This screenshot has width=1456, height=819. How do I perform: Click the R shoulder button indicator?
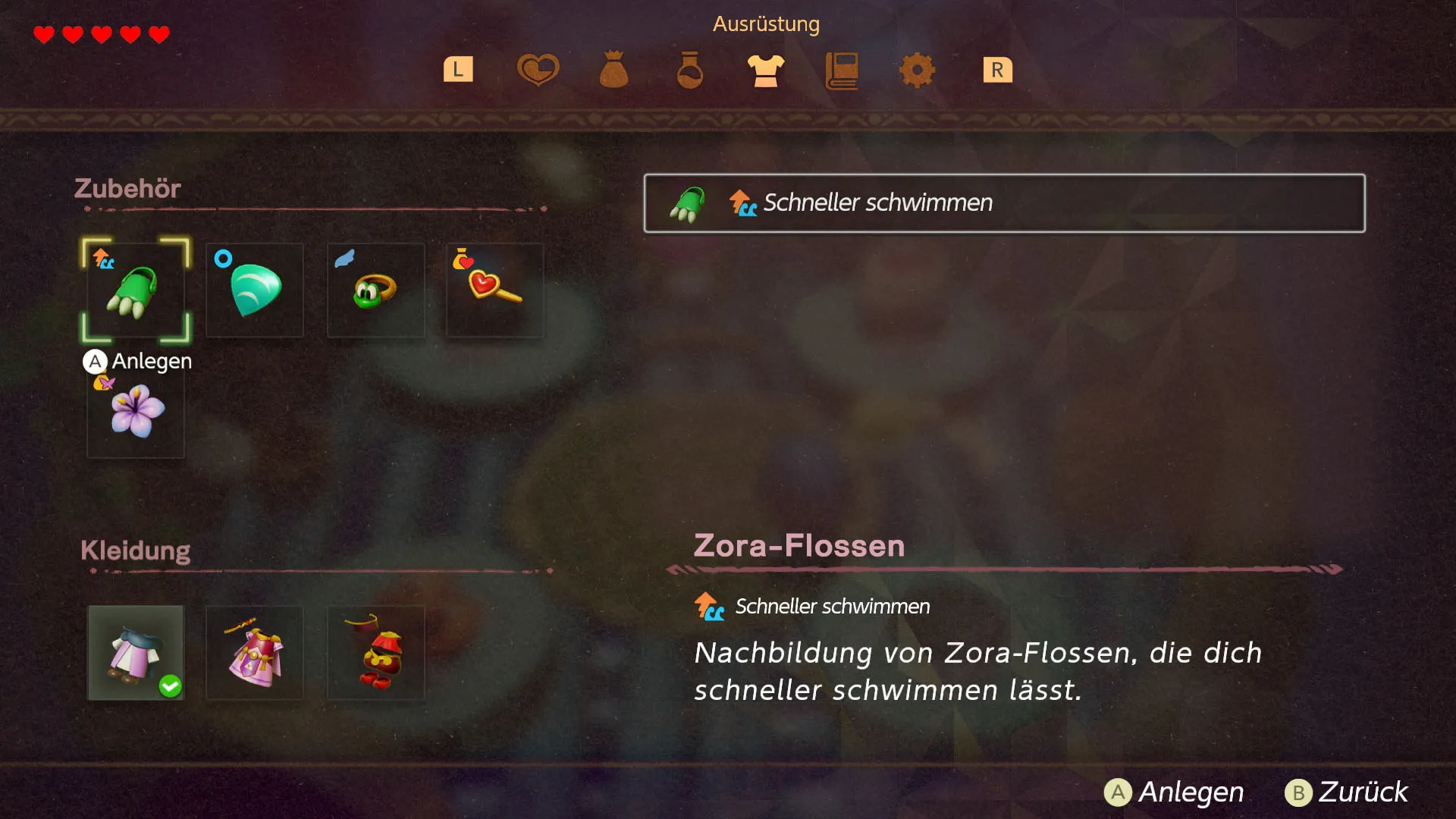[998, 70]
